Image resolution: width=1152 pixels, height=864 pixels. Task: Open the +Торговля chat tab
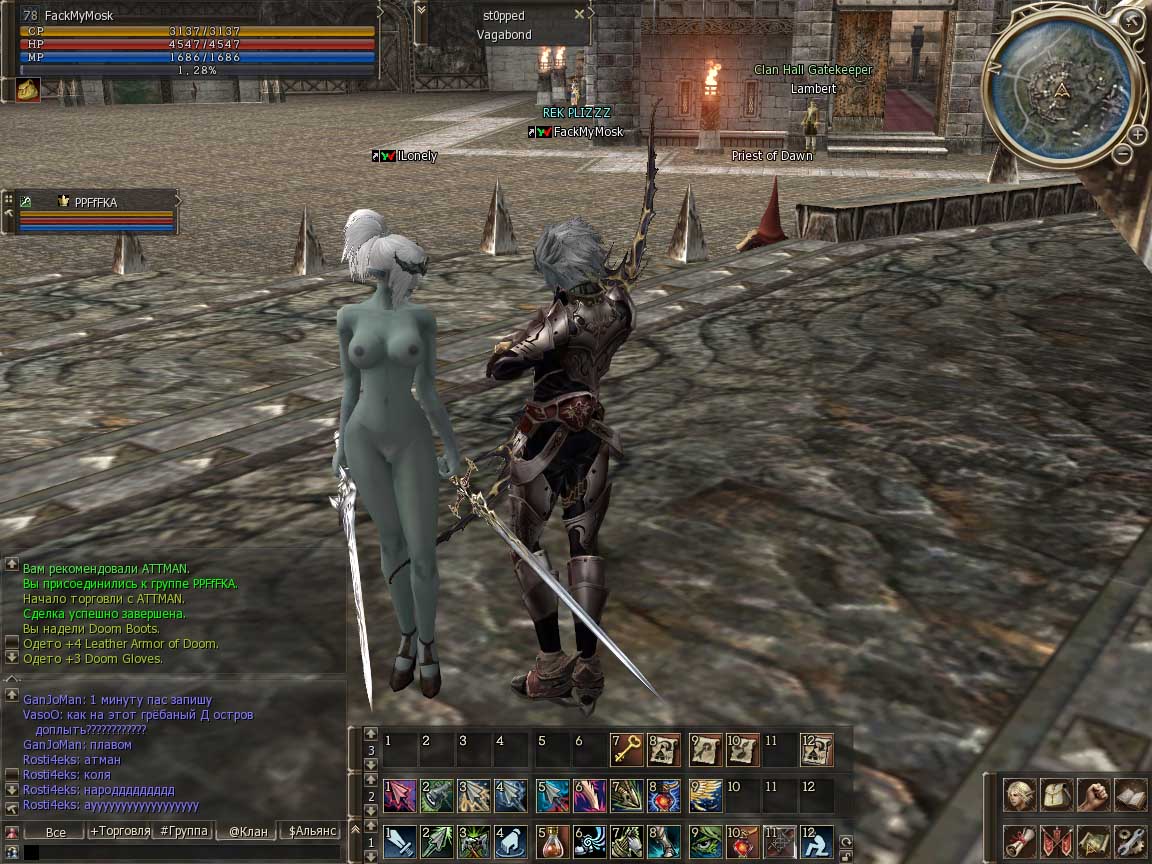120,831
